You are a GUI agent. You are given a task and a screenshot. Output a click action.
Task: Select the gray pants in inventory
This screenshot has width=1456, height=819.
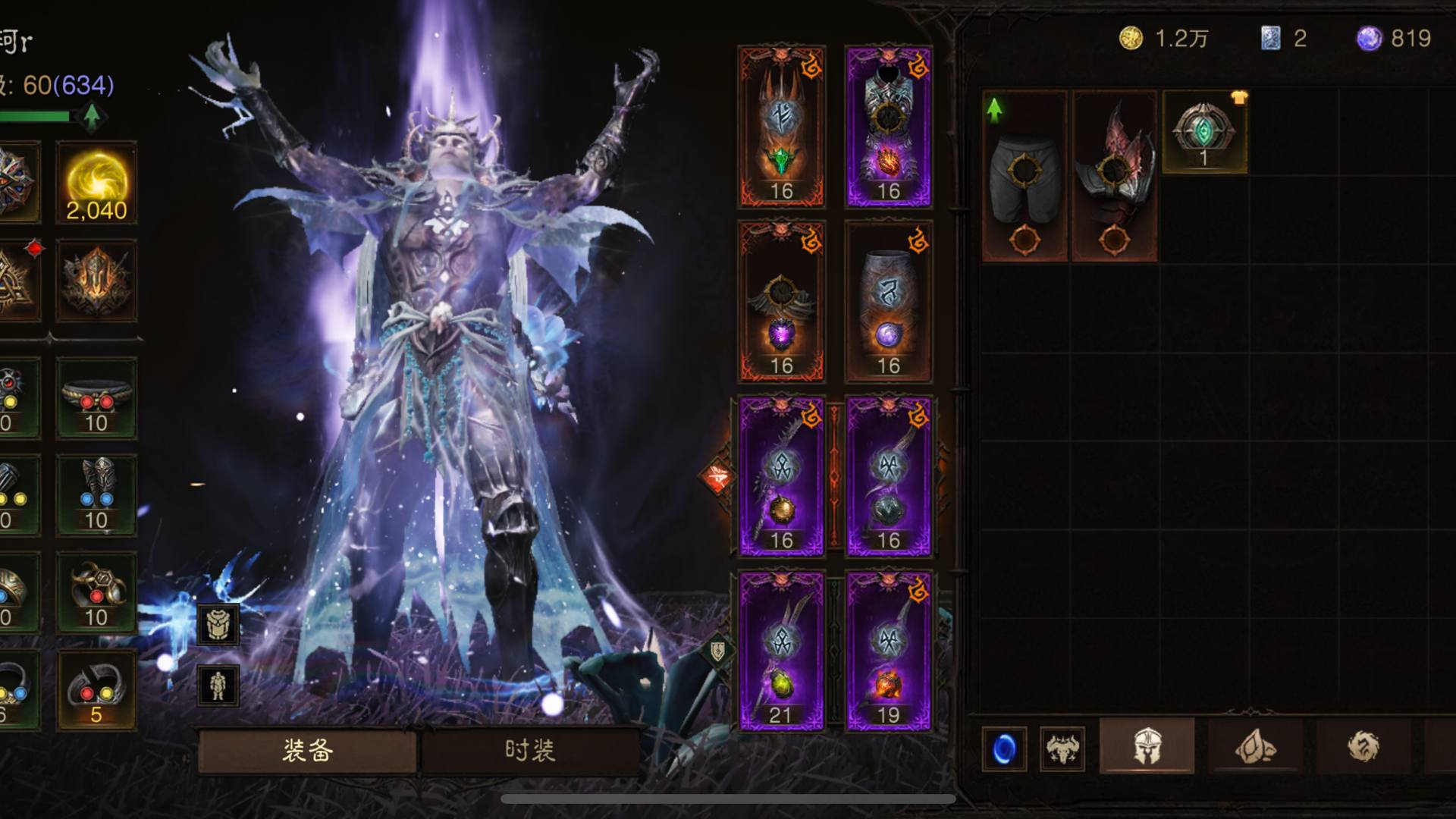[x=1025, y=176]
